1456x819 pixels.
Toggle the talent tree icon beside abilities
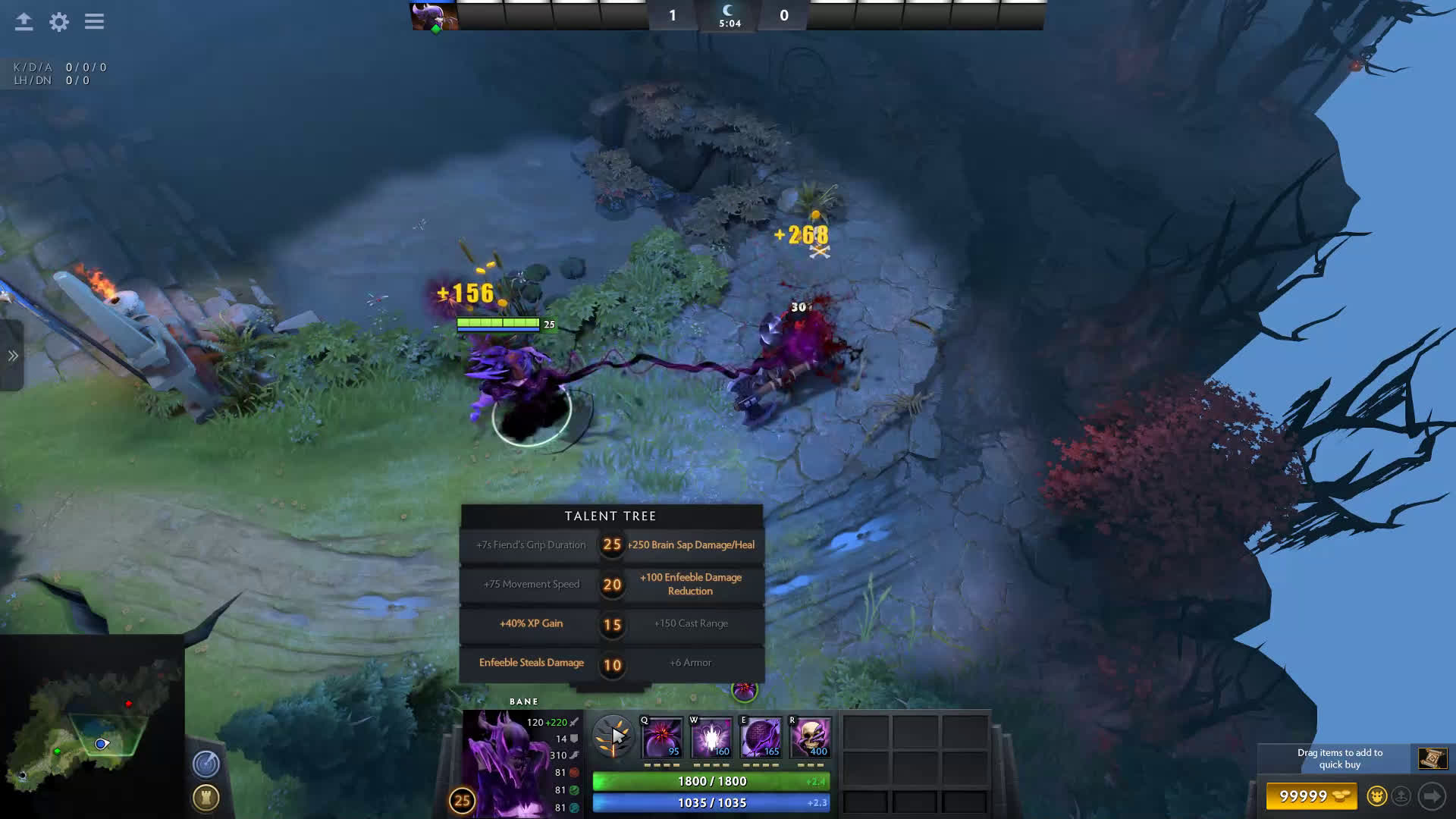coord(612,736)
